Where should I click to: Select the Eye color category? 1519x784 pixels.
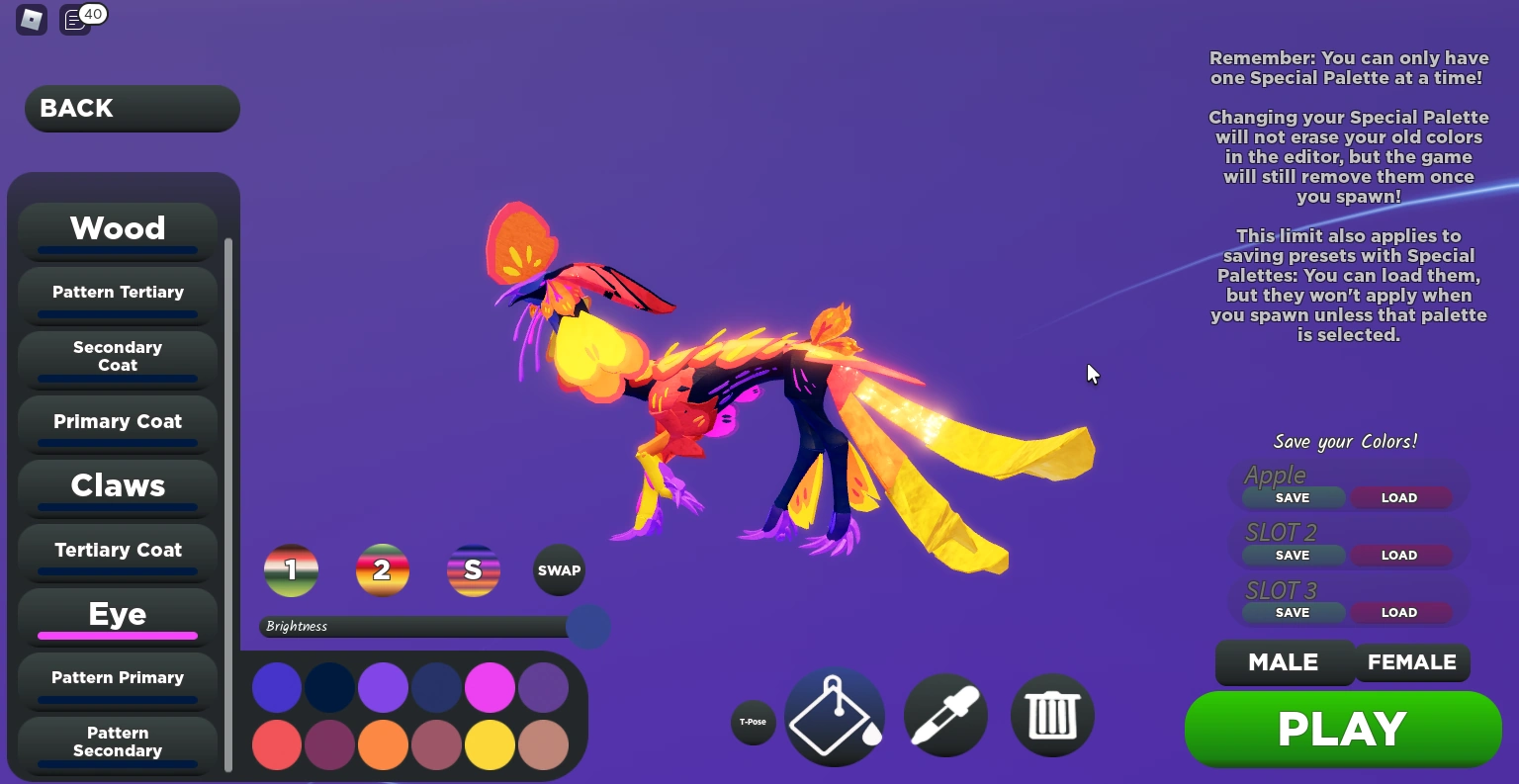click(117, 614)
